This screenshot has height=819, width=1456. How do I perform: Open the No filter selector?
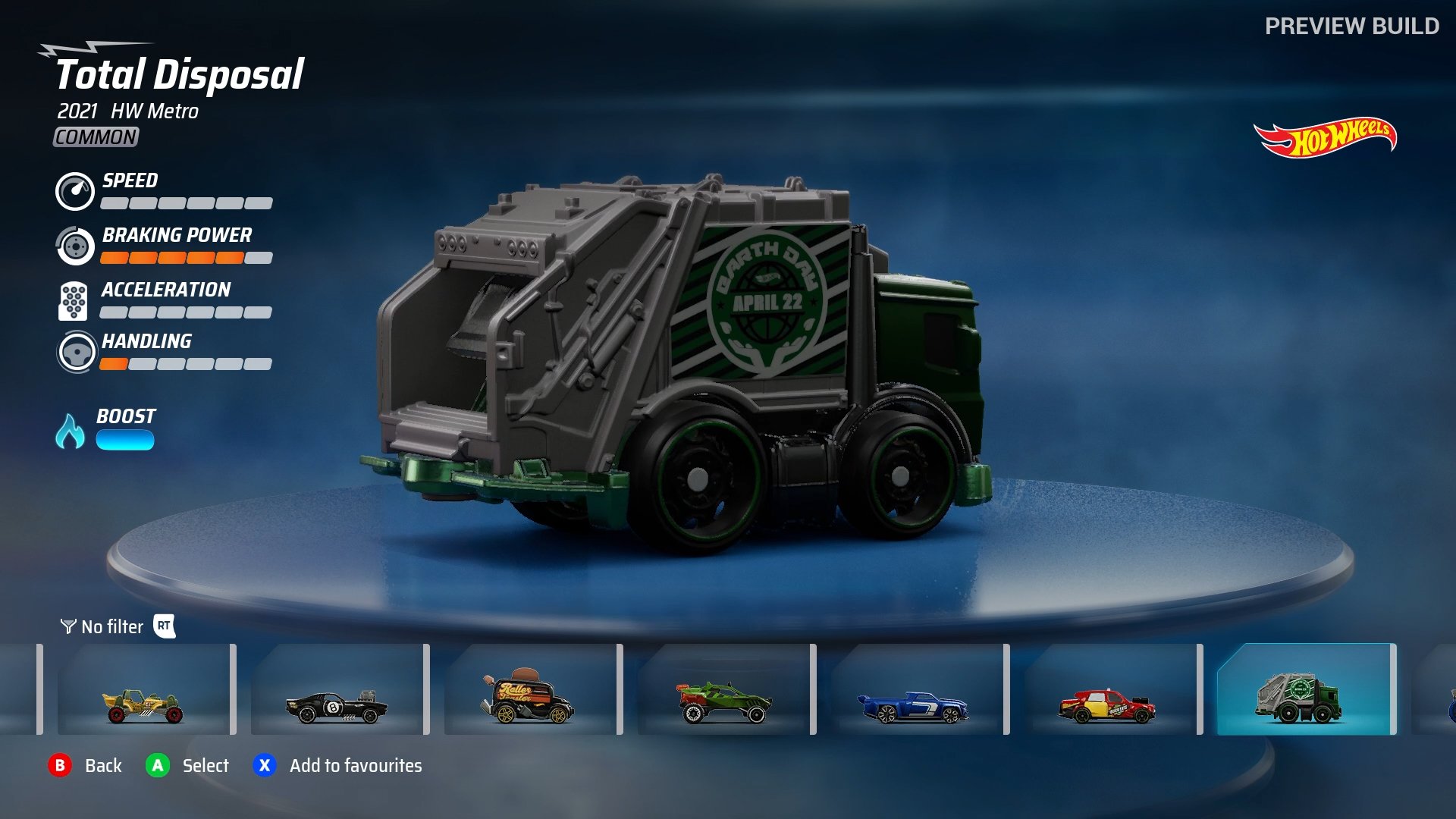tap(112, 627)
